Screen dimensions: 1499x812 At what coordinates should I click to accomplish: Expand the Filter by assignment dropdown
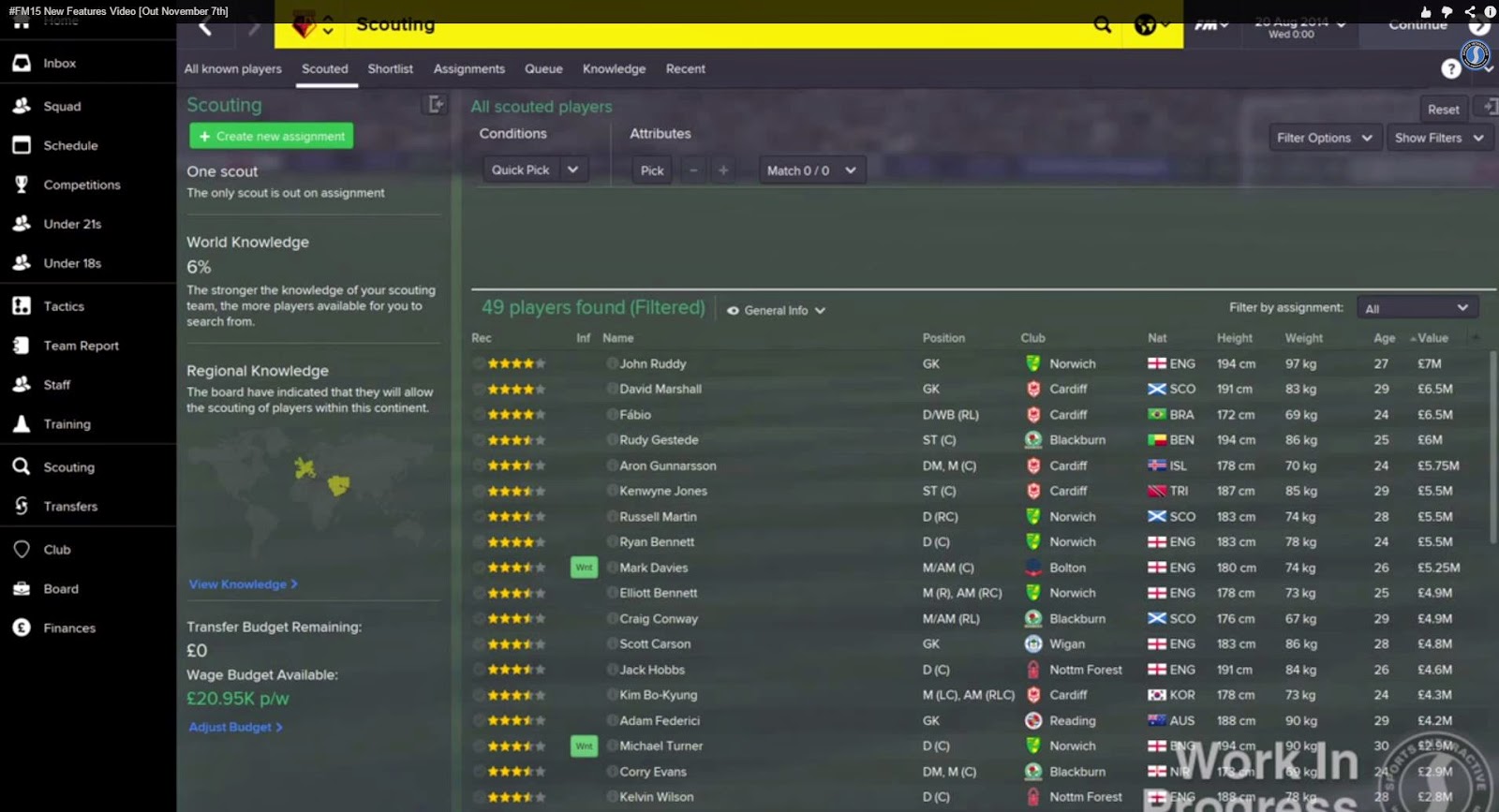1417,306
